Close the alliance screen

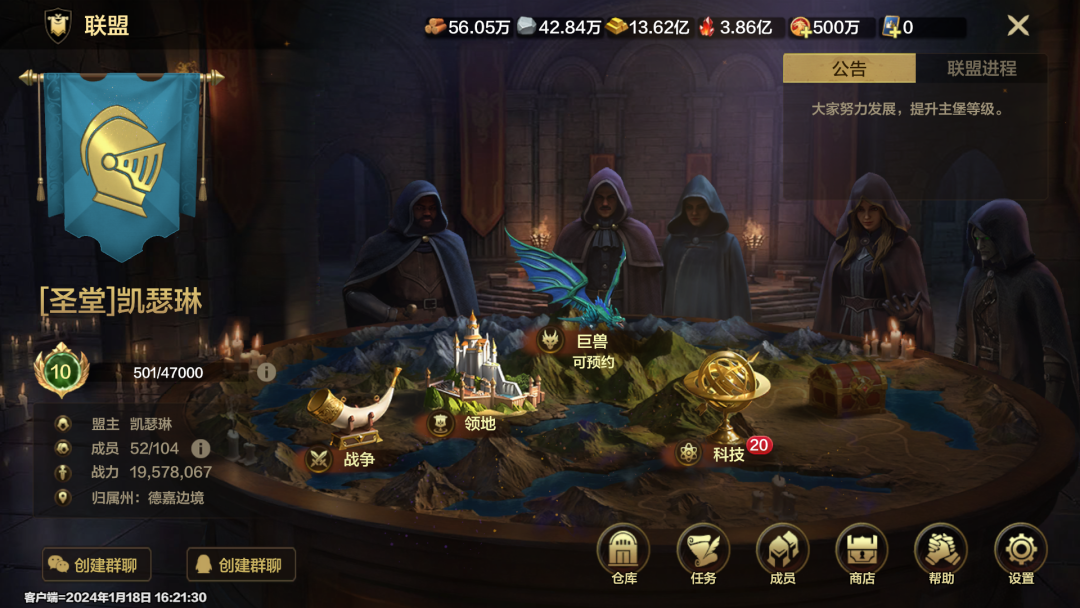(1017, 26)
